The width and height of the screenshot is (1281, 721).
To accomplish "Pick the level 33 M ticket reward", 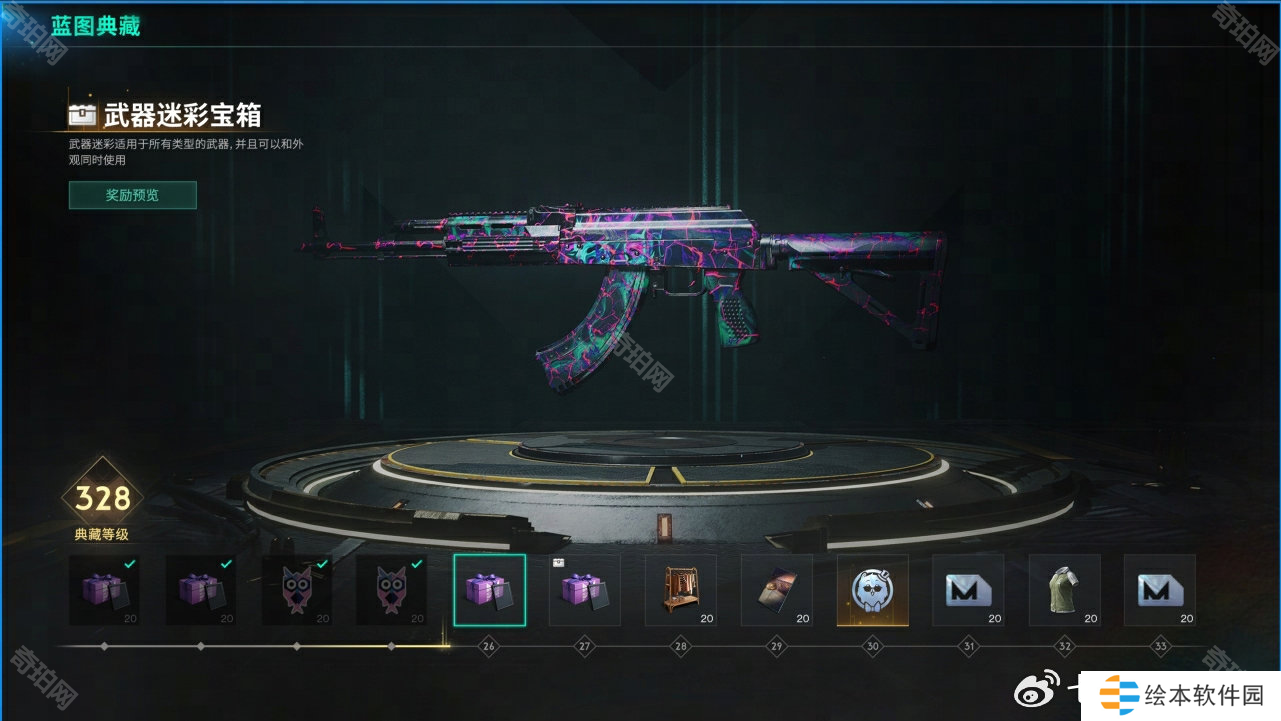I will tap(1160, 590).
